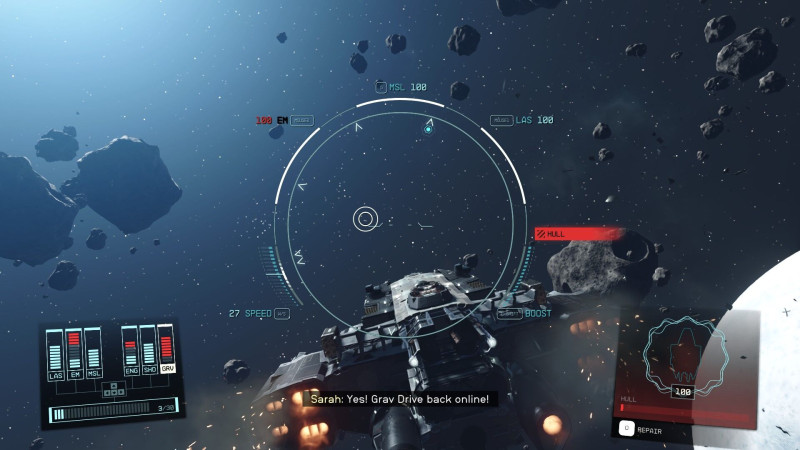Select the ENG power column

[130, 350]
